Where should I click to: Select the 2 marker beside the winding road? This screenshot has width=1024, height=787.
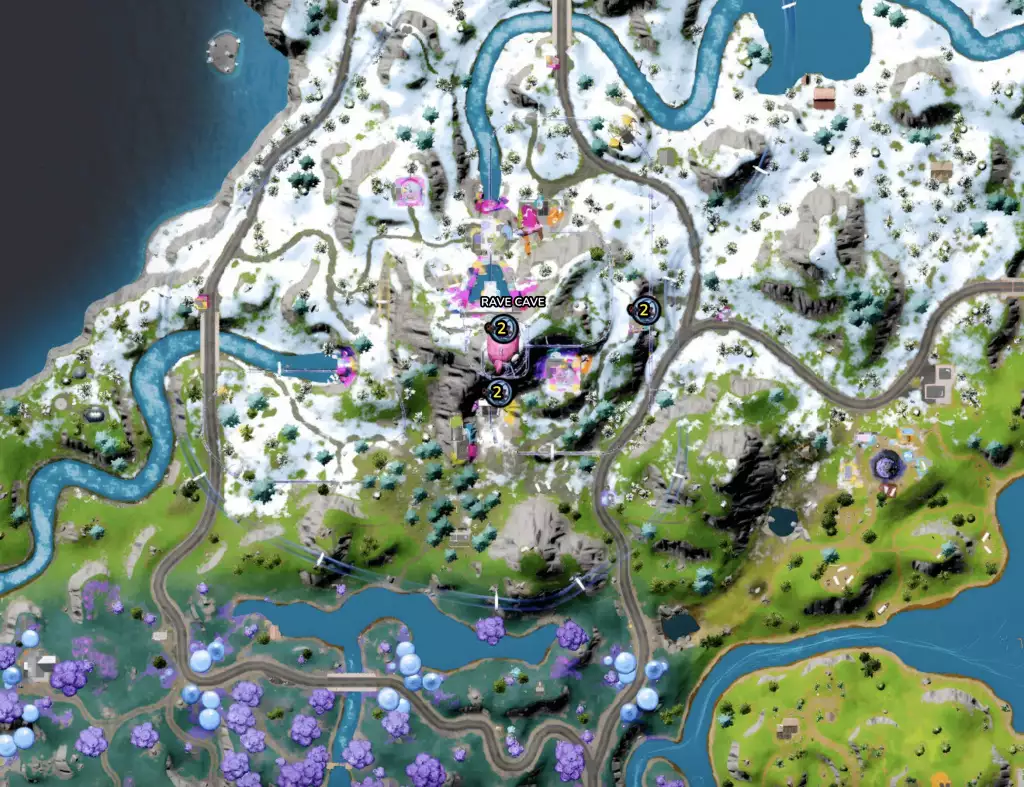tap(644, 311)
